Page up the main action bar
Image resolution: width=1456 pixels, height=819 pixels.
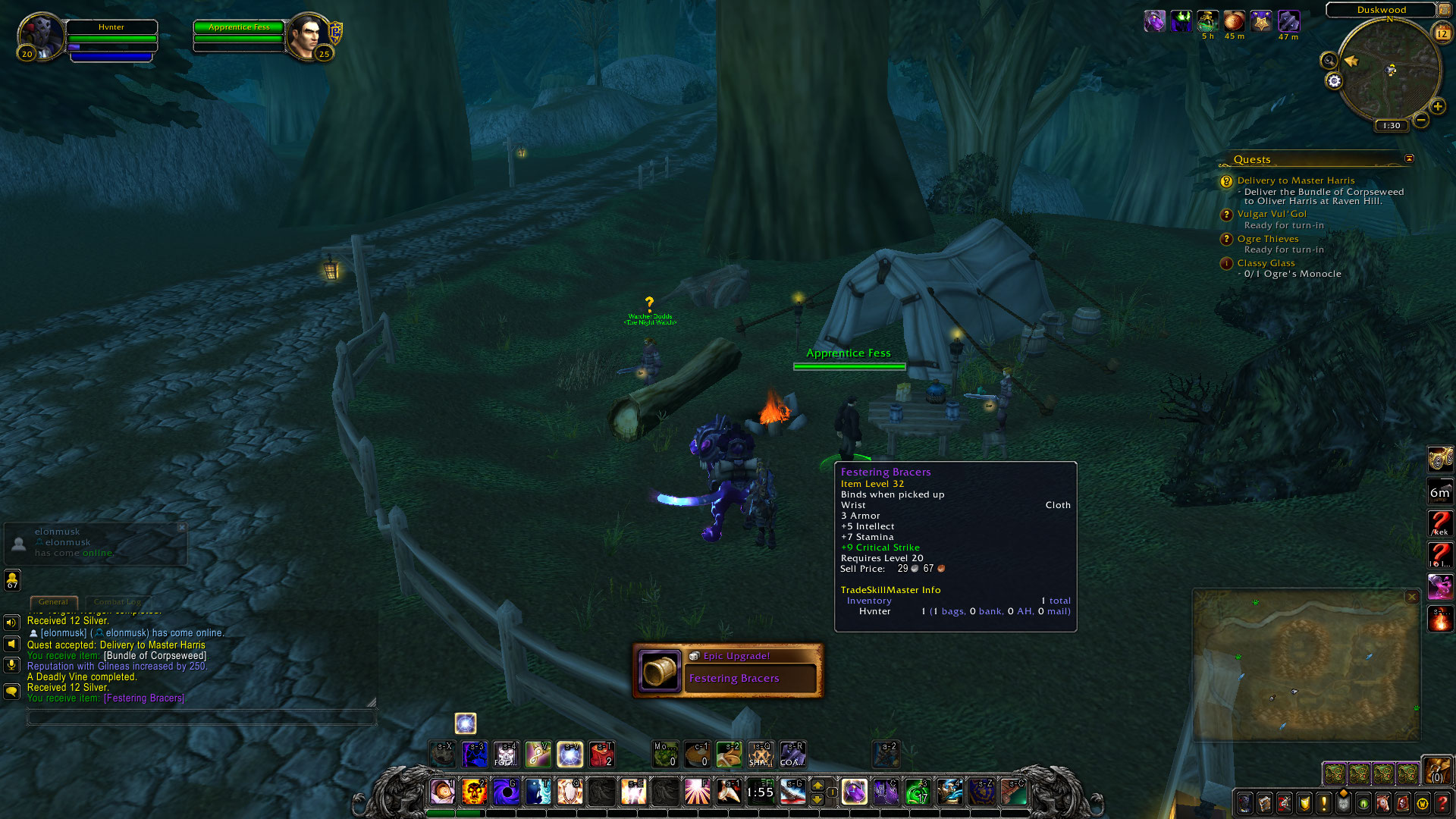(x=817, y=785)
